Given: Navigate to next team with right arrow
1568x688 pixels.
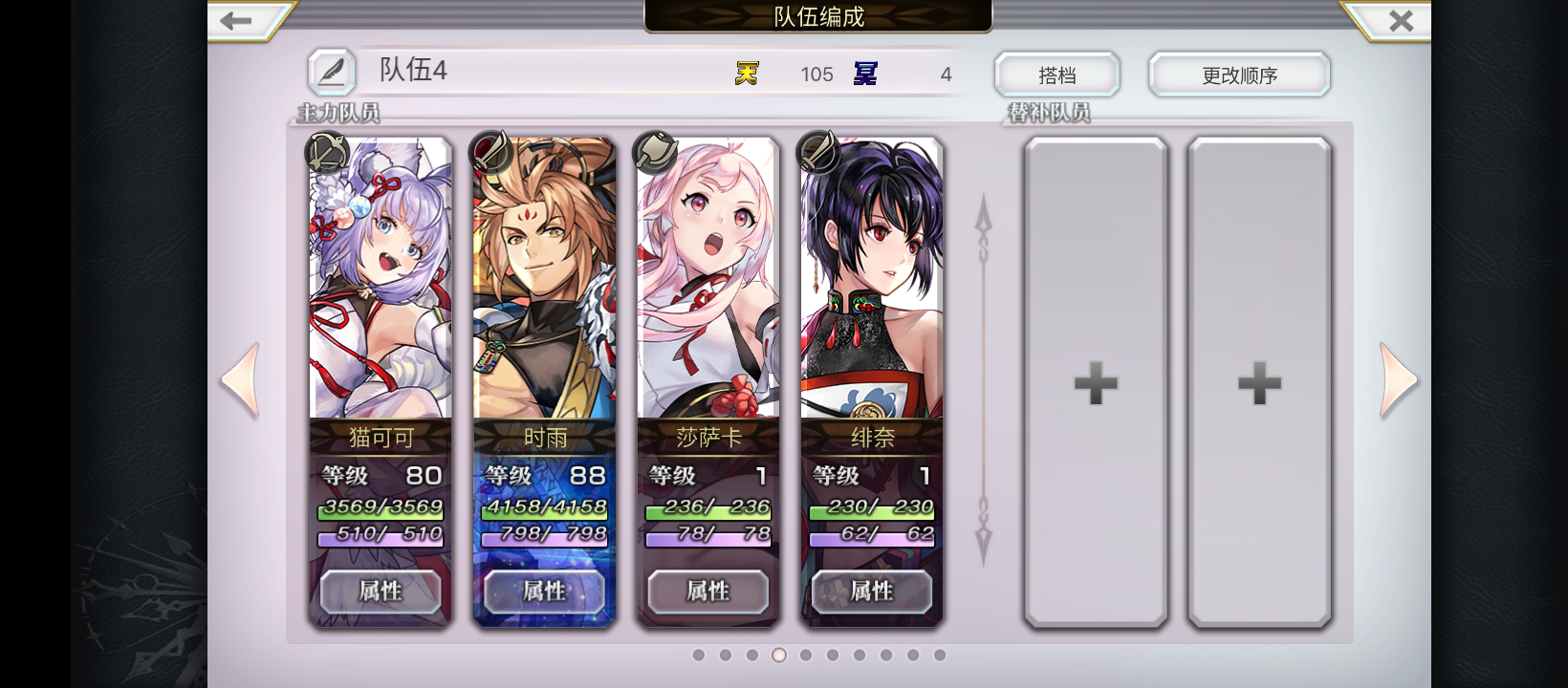Looking at the screenshot, I should click(x=1399, y=379).
